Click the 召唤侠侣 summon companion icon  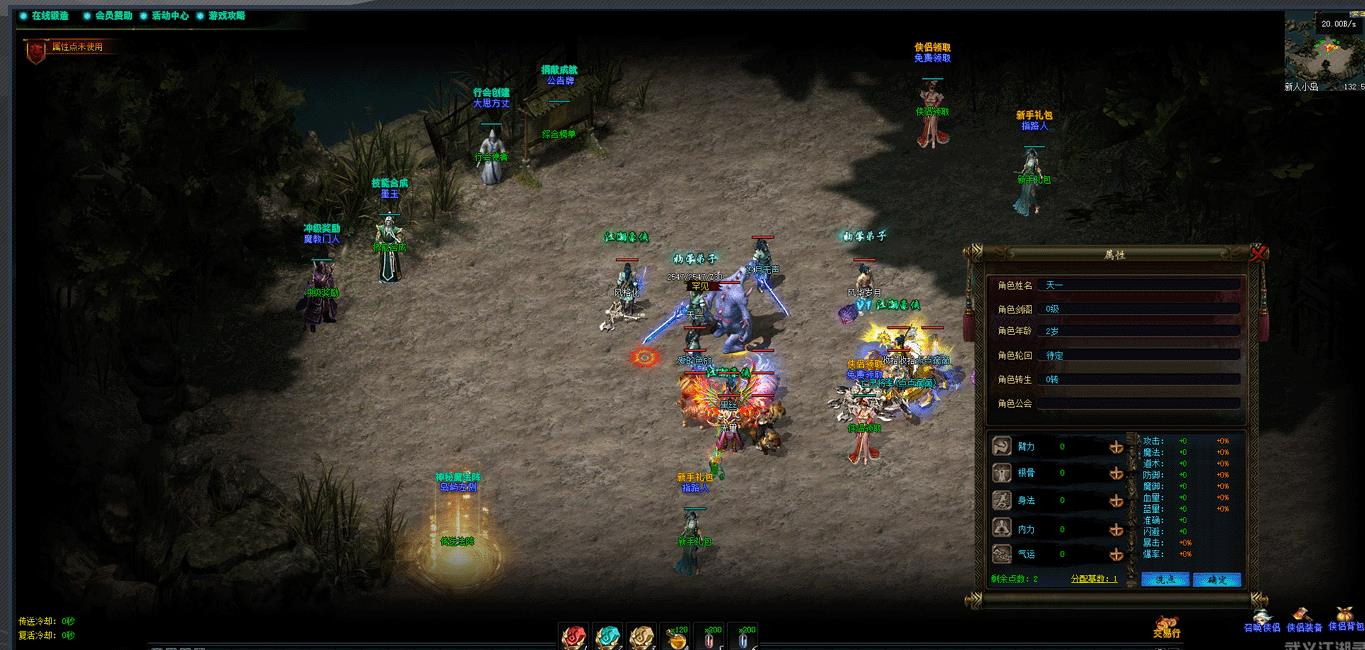coord(1261,620)
